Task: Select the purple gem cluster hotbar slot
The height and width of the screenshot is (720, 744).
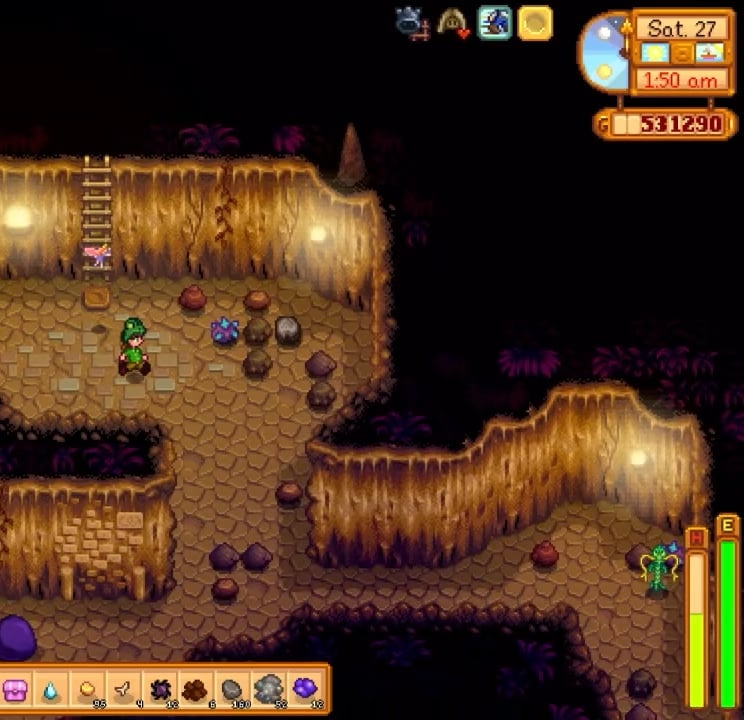Action: 304,689
